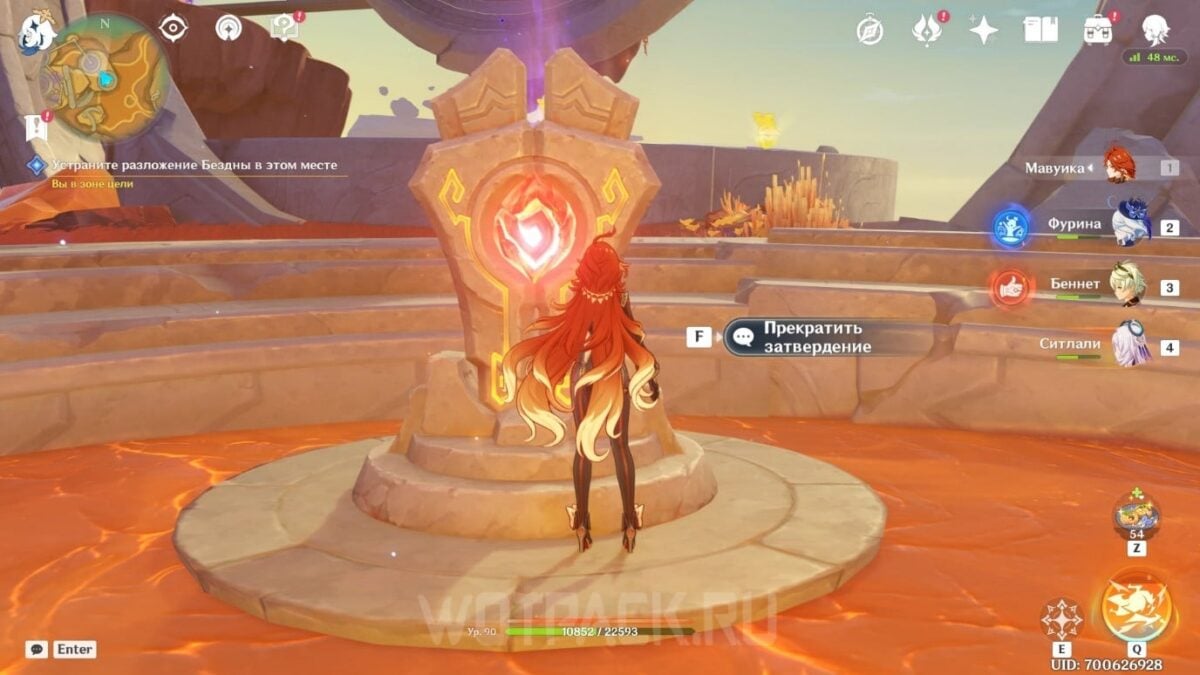Choose the "Прекратить затвердение" interaction option
This screenshot has height=675, width=1200.
[x=812, y=338]
